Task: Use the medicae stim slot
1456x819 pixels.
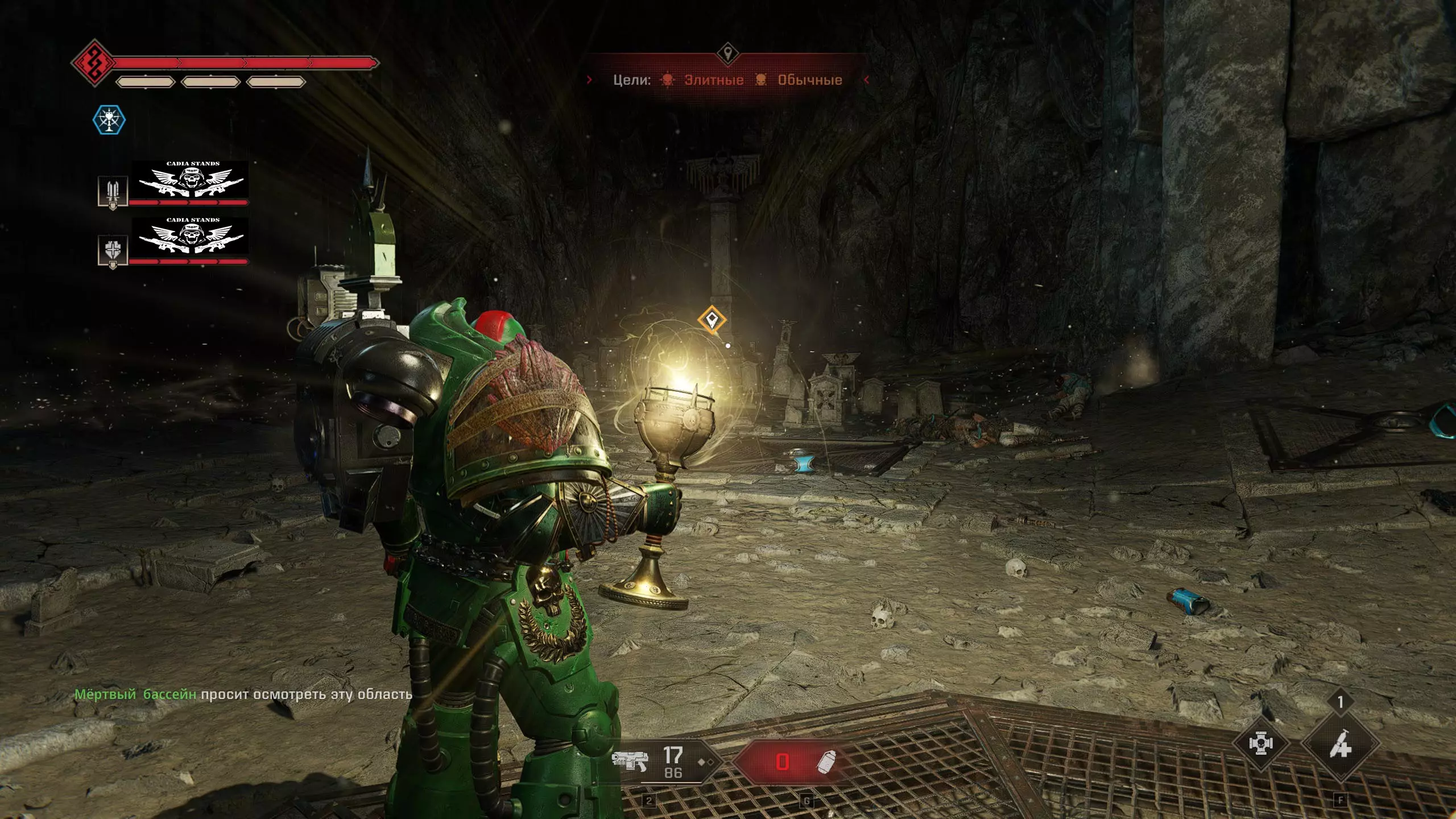Action: (1340, 744)
